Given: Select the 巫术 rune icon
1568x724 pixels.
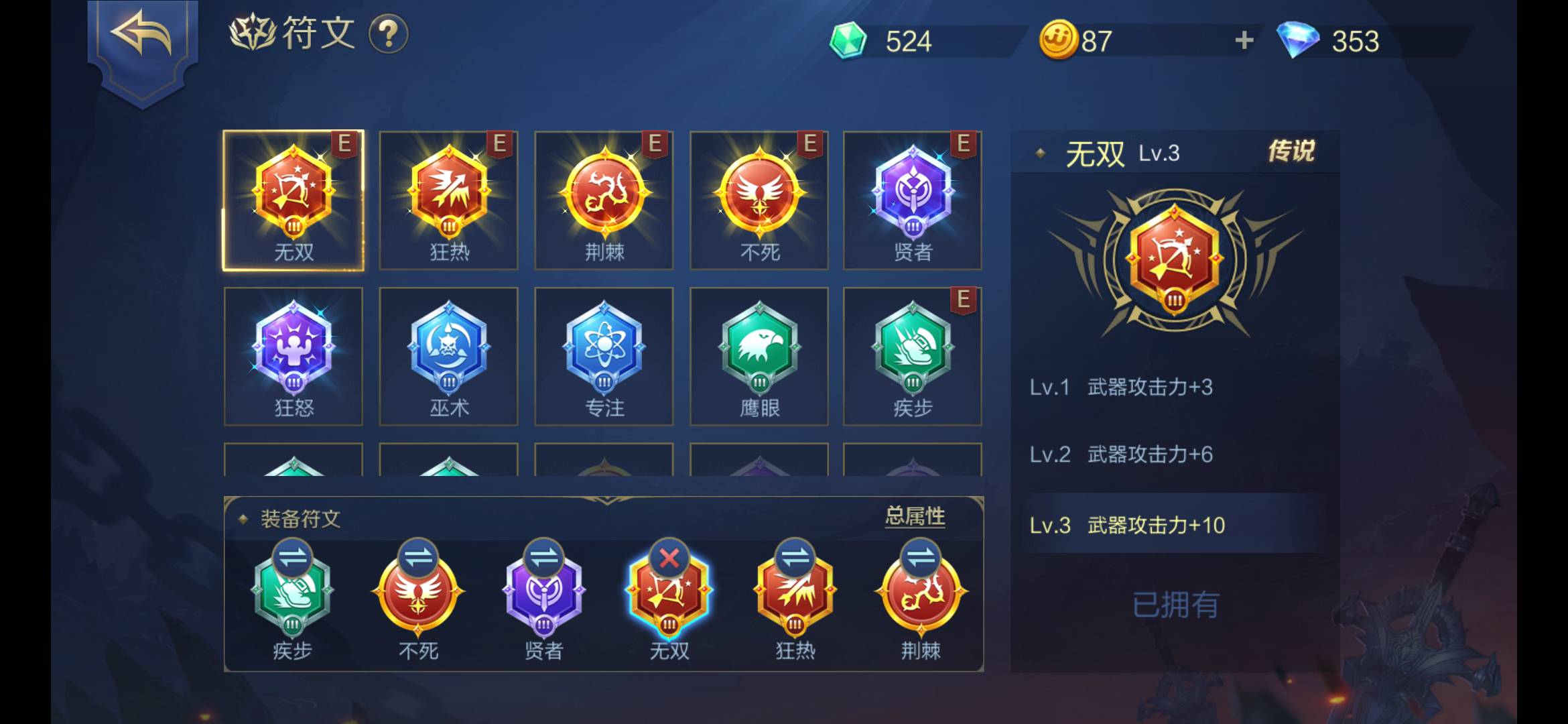Looking at the screenshot, I should point(448,355).
